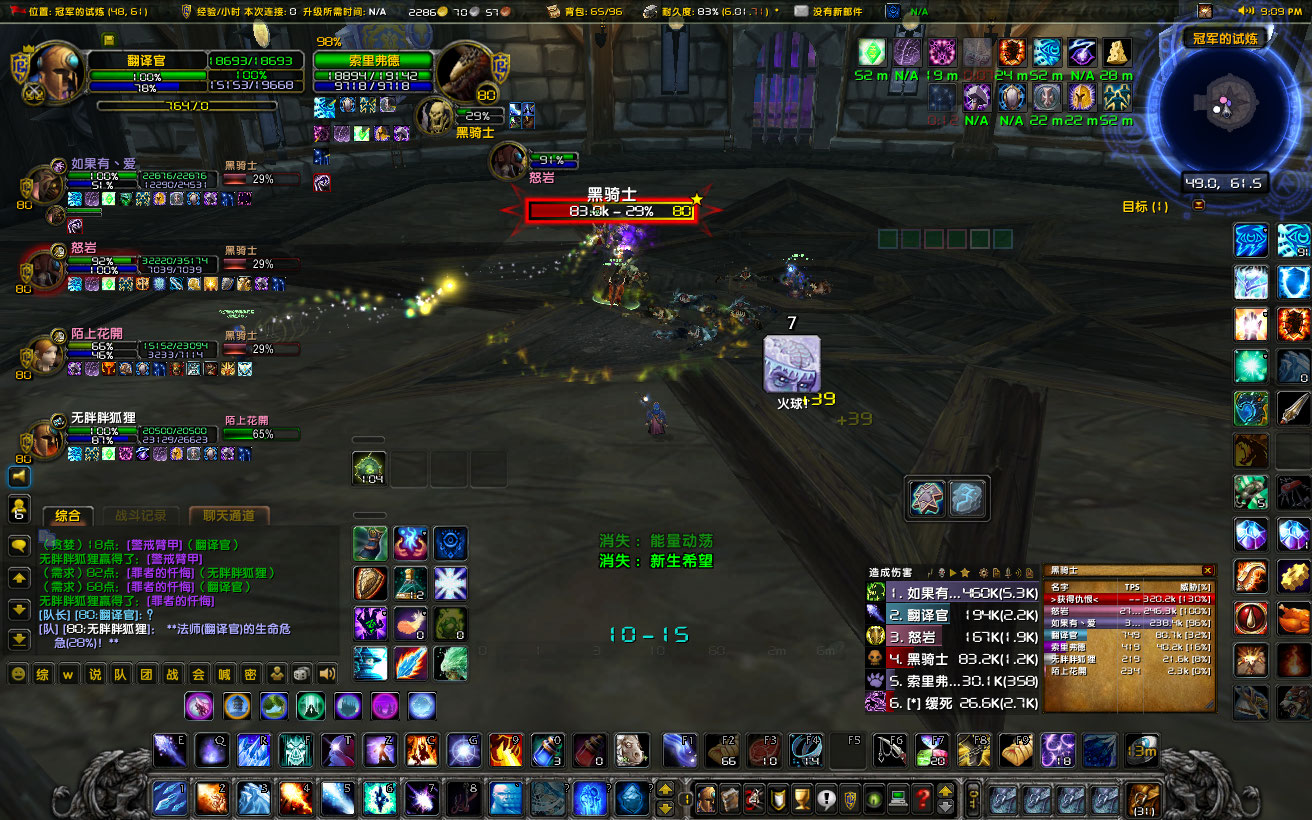Open the emote menu icon in the chat bar

point(18,673)
